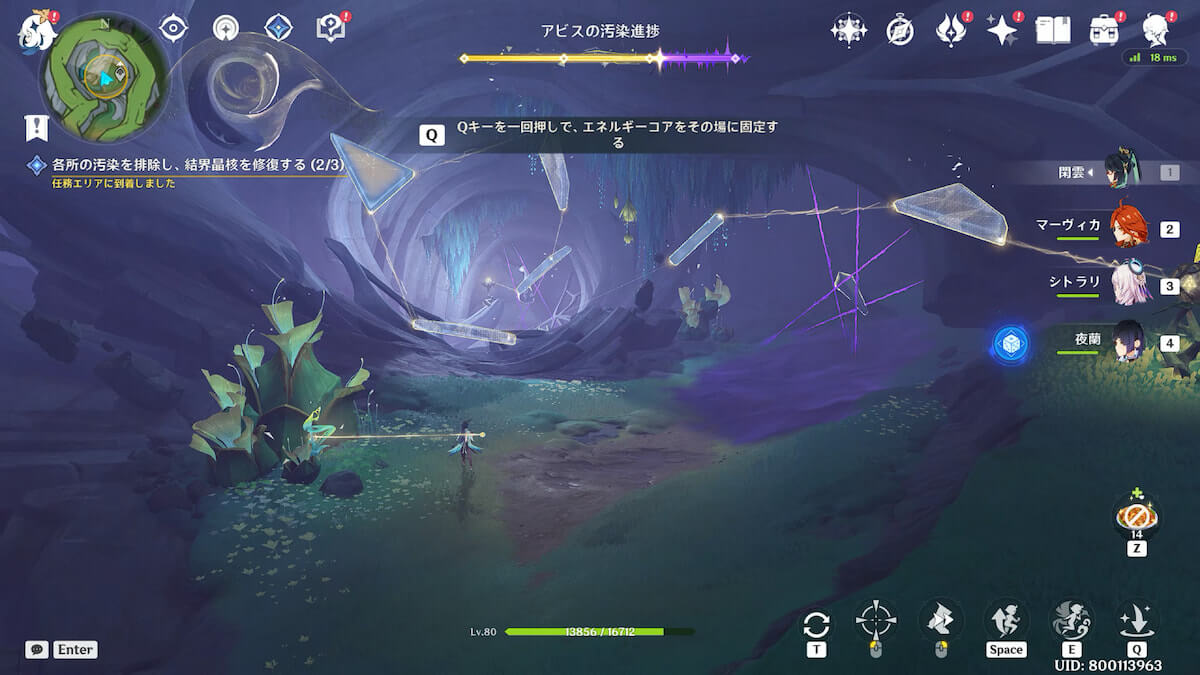Open the compass adventure icon

click(x=900, y=30)
